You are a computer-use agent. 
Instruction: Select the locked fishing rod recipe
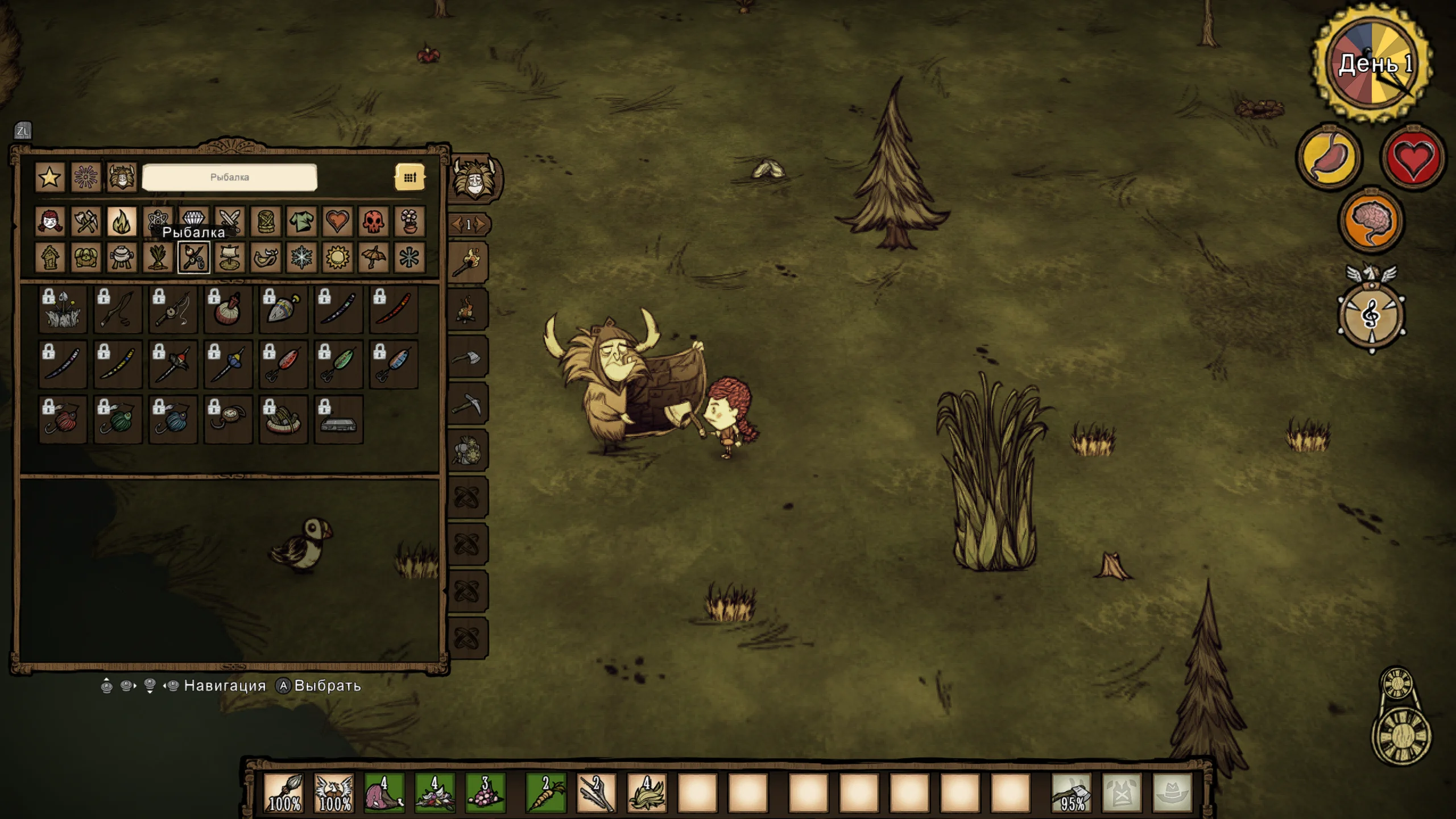[118, 310]
